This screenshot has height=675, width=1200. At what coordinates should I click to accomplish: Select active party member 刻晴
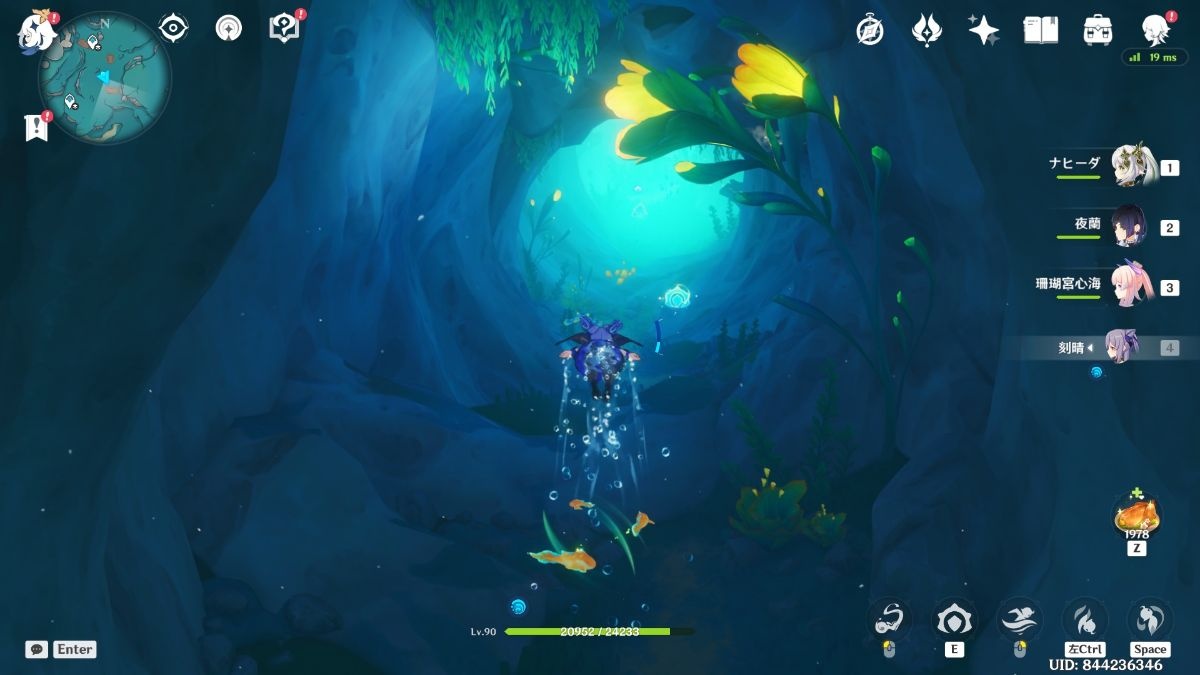[x=1120, y=347]
